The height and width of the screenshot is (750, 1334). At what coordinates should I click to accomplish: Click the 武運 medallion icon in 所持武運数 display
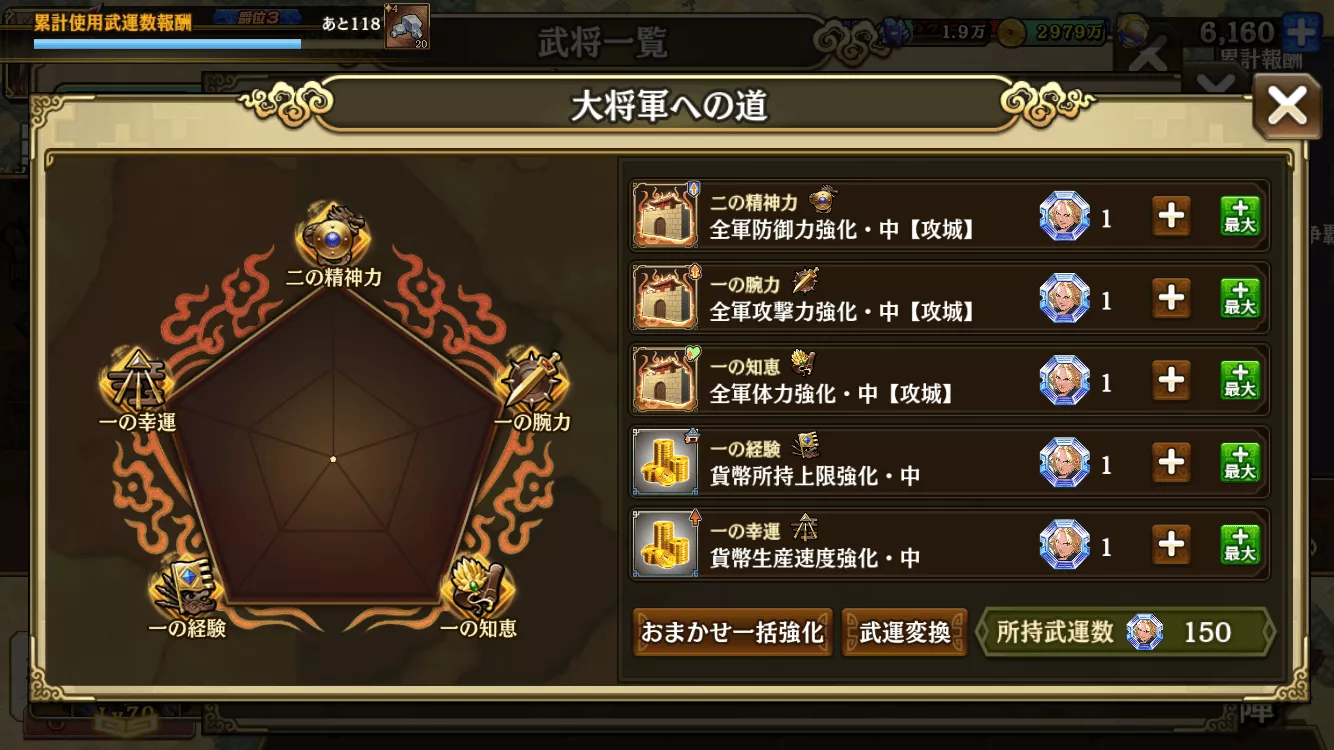pos(1144,632)
